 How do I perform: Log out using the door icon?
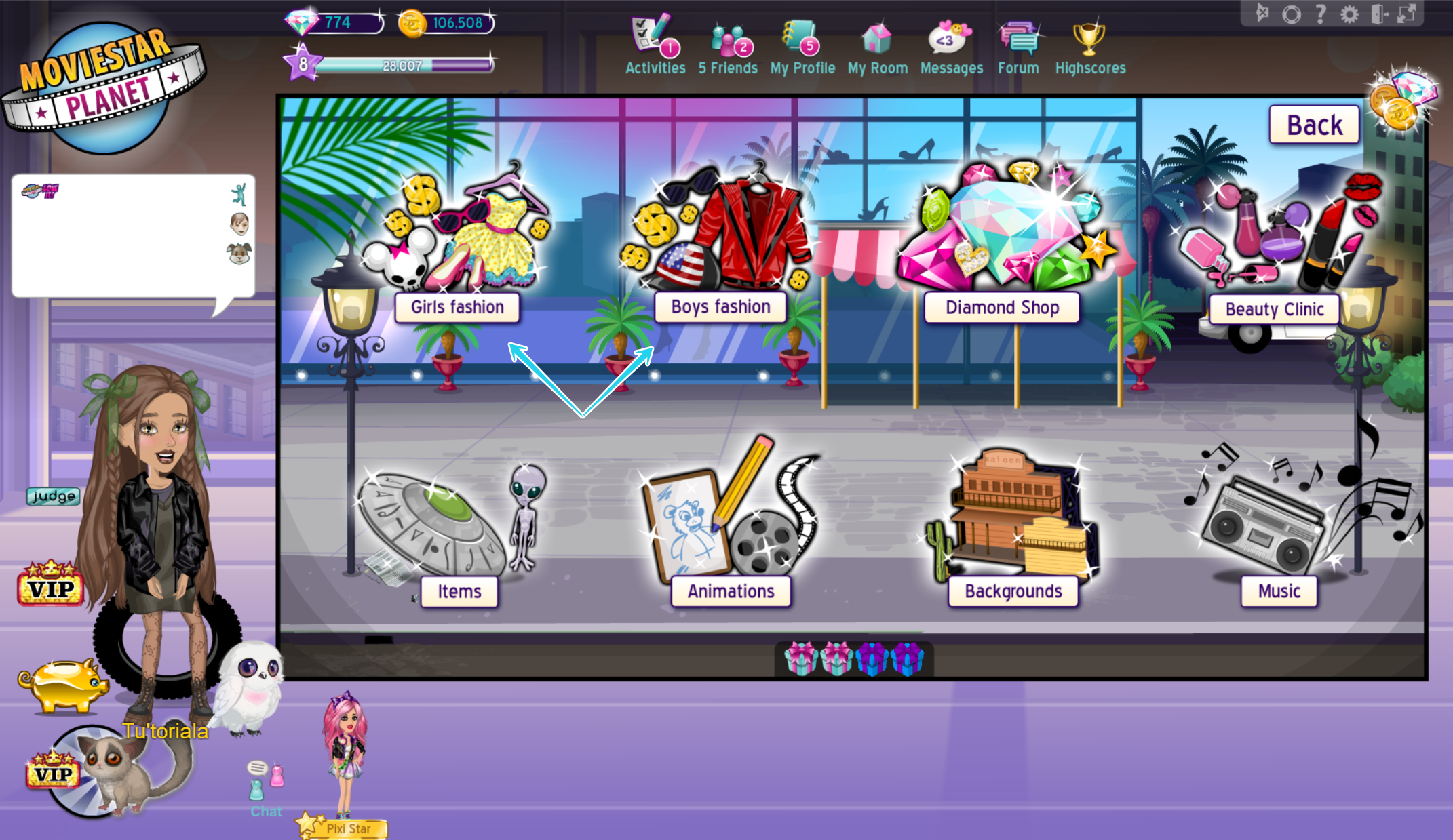point(1378,12)
